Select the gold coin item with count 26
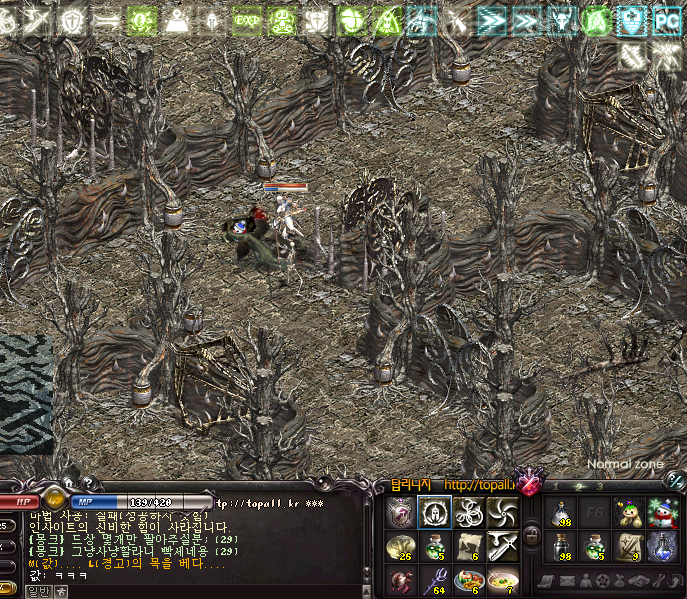 point(400,546)
